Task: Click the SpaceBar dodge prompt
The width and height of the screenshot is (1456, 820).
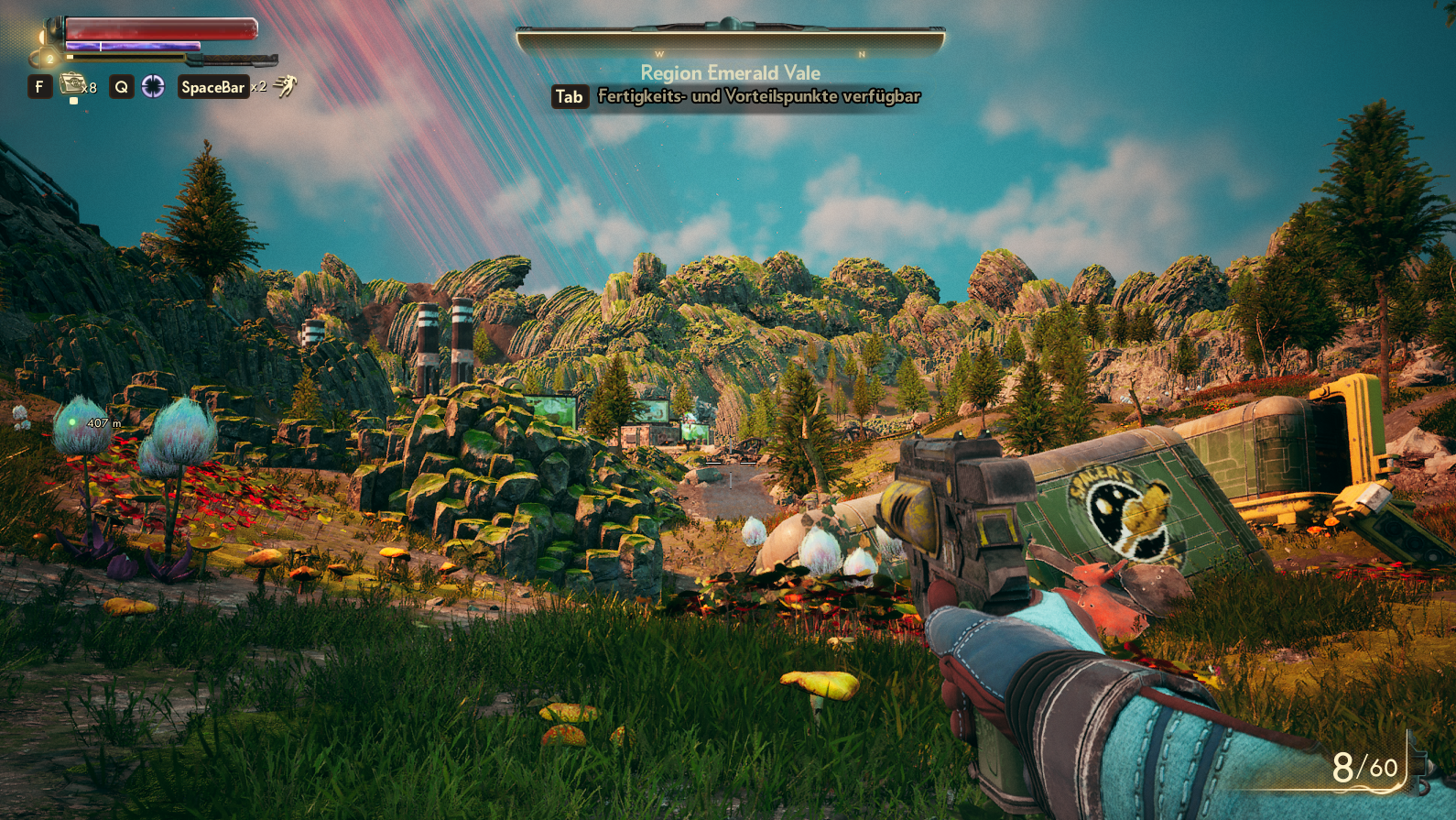Action: click(x=212, y=87)
